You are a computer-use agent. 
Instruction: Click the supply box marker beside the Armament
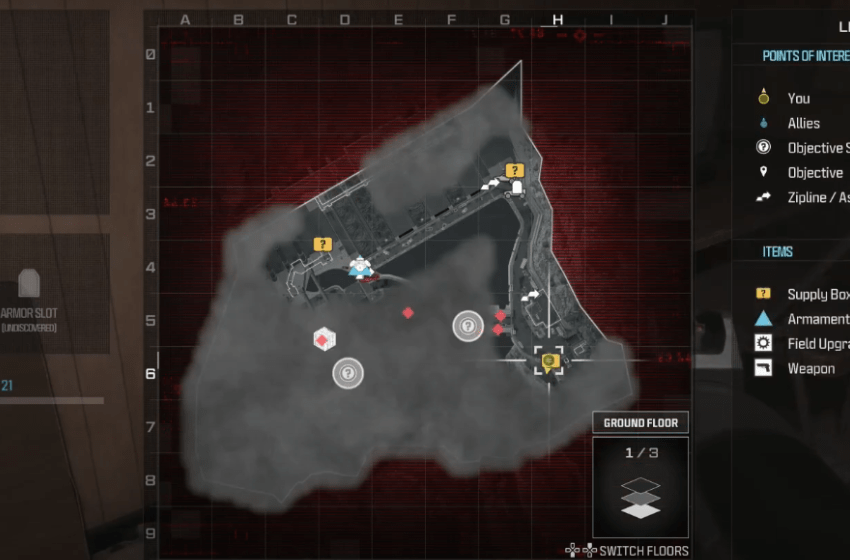(x=322, y=244)
